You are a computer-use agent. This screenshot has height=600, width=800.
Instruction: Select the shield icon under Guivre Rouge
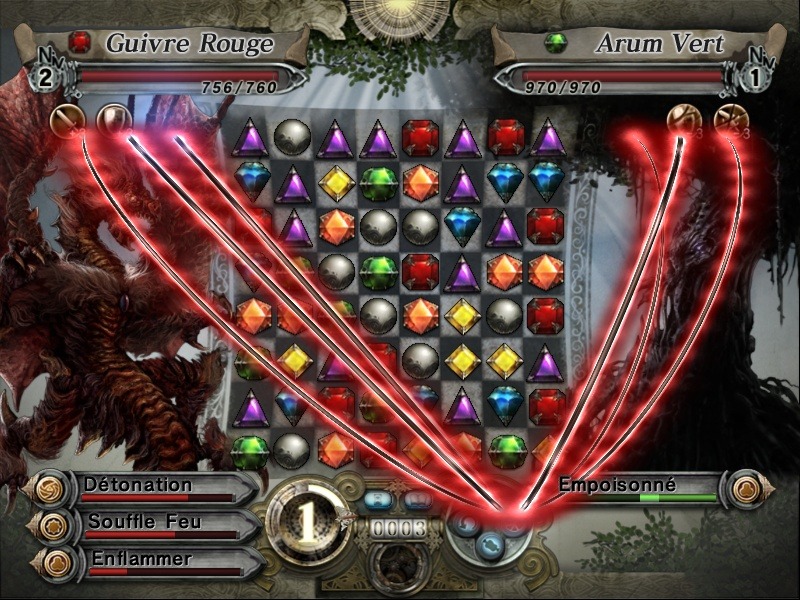113,121
